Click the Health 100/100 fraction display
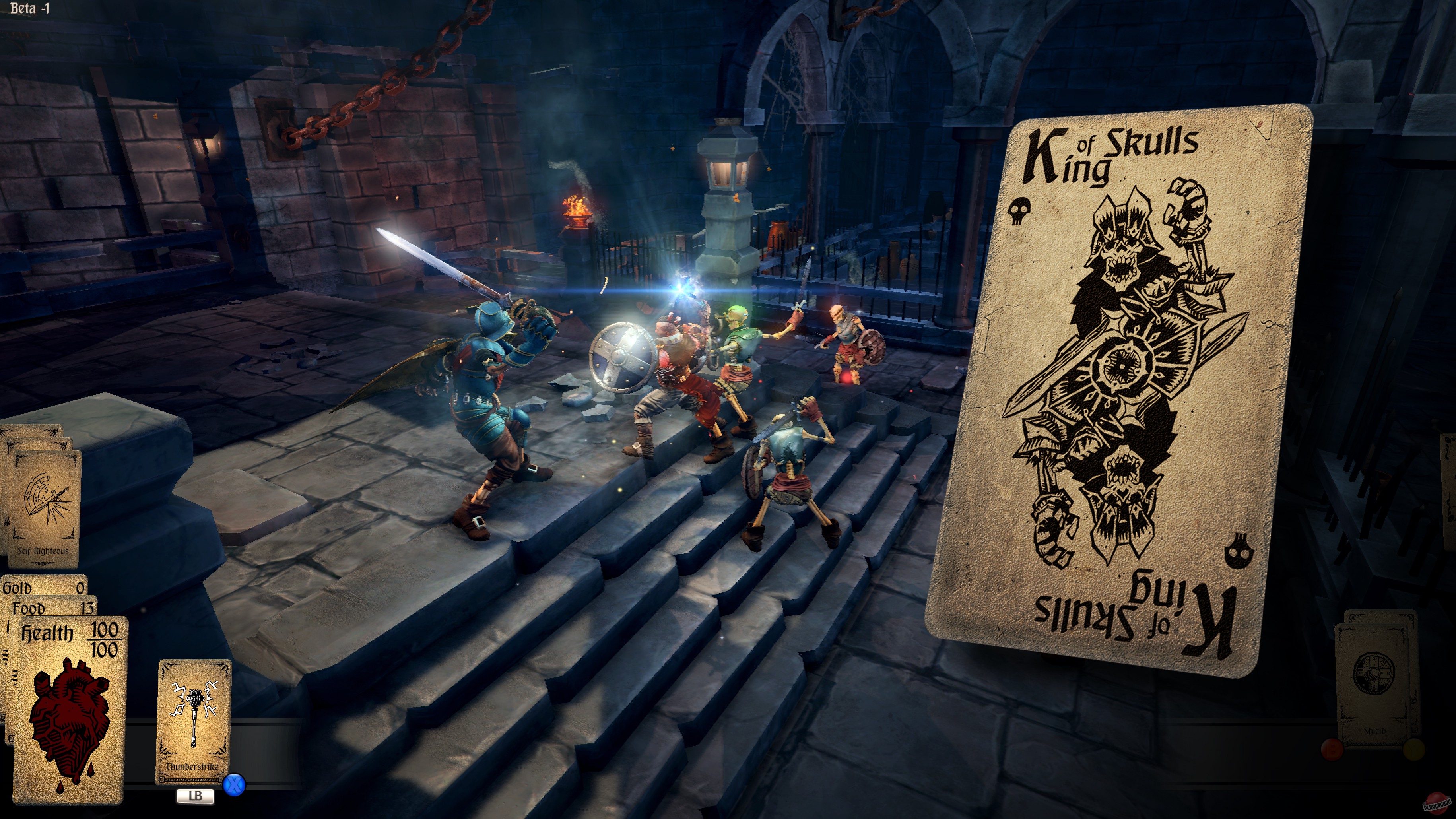 (106, 639)
